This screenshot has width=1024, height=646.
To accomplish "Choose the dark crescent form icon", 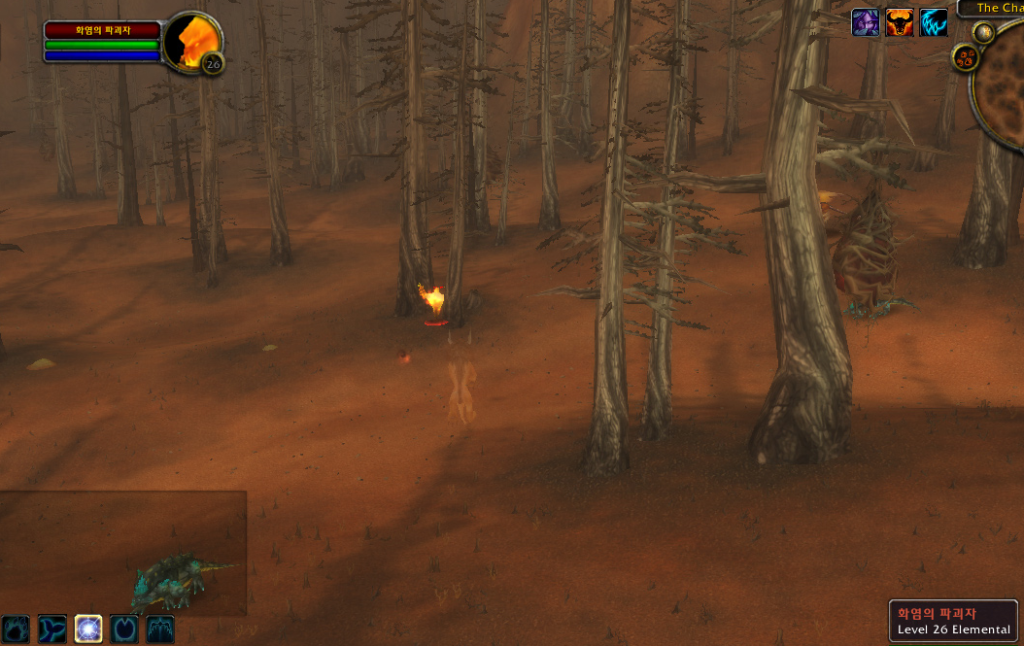I will [124, 629].
